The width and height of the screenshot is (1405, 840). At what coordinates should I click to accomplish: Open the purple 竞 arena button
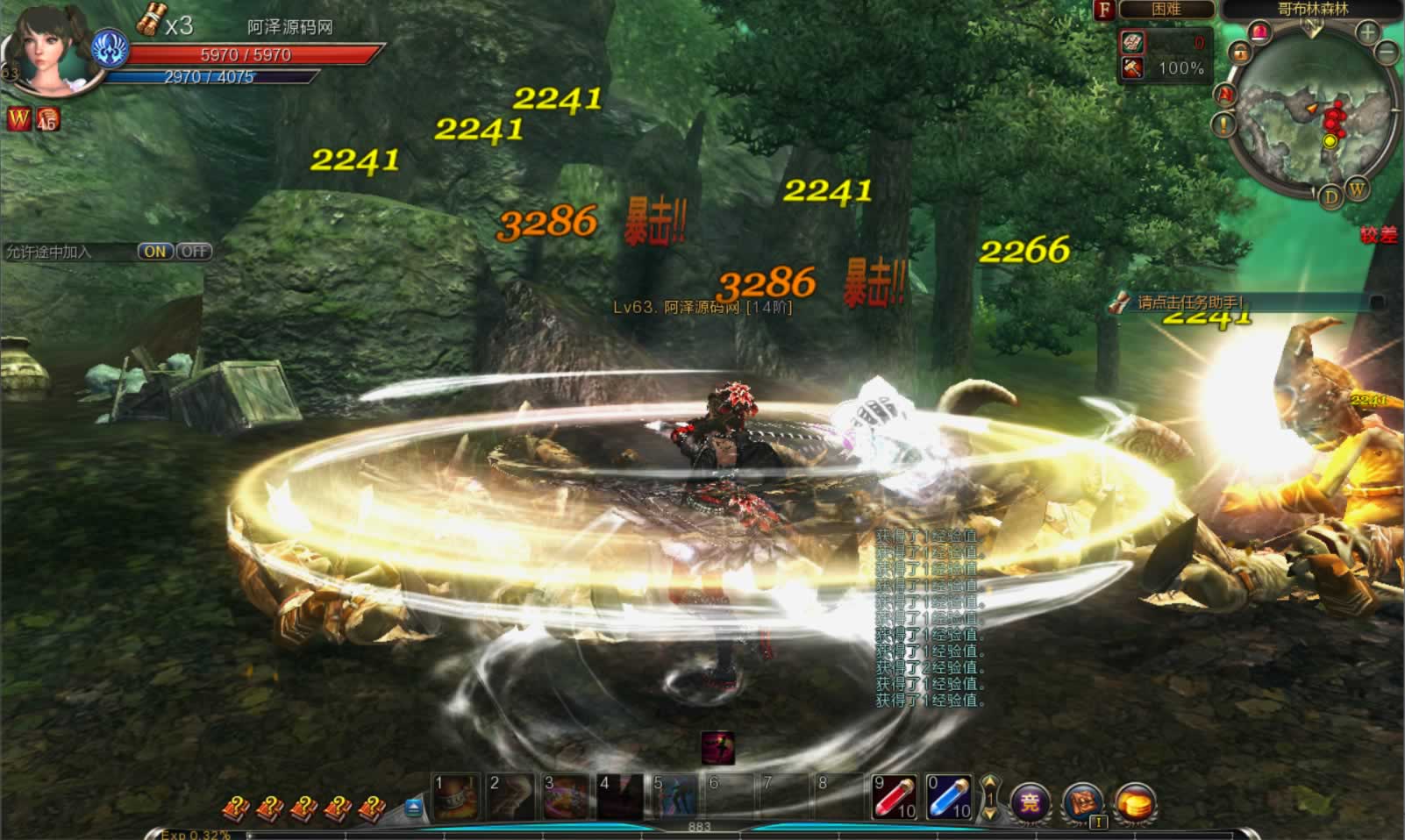tap(1031, 802)
